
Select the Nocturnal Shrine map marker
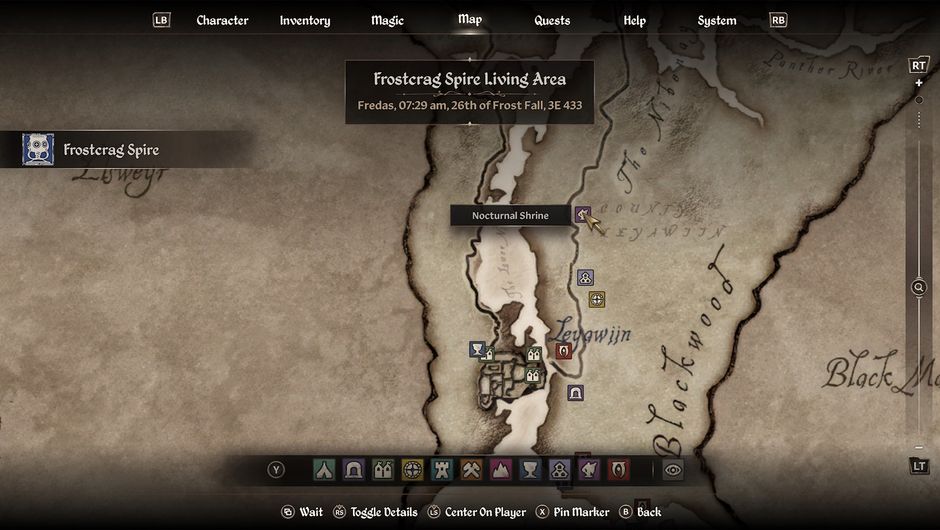click(583, 214)
